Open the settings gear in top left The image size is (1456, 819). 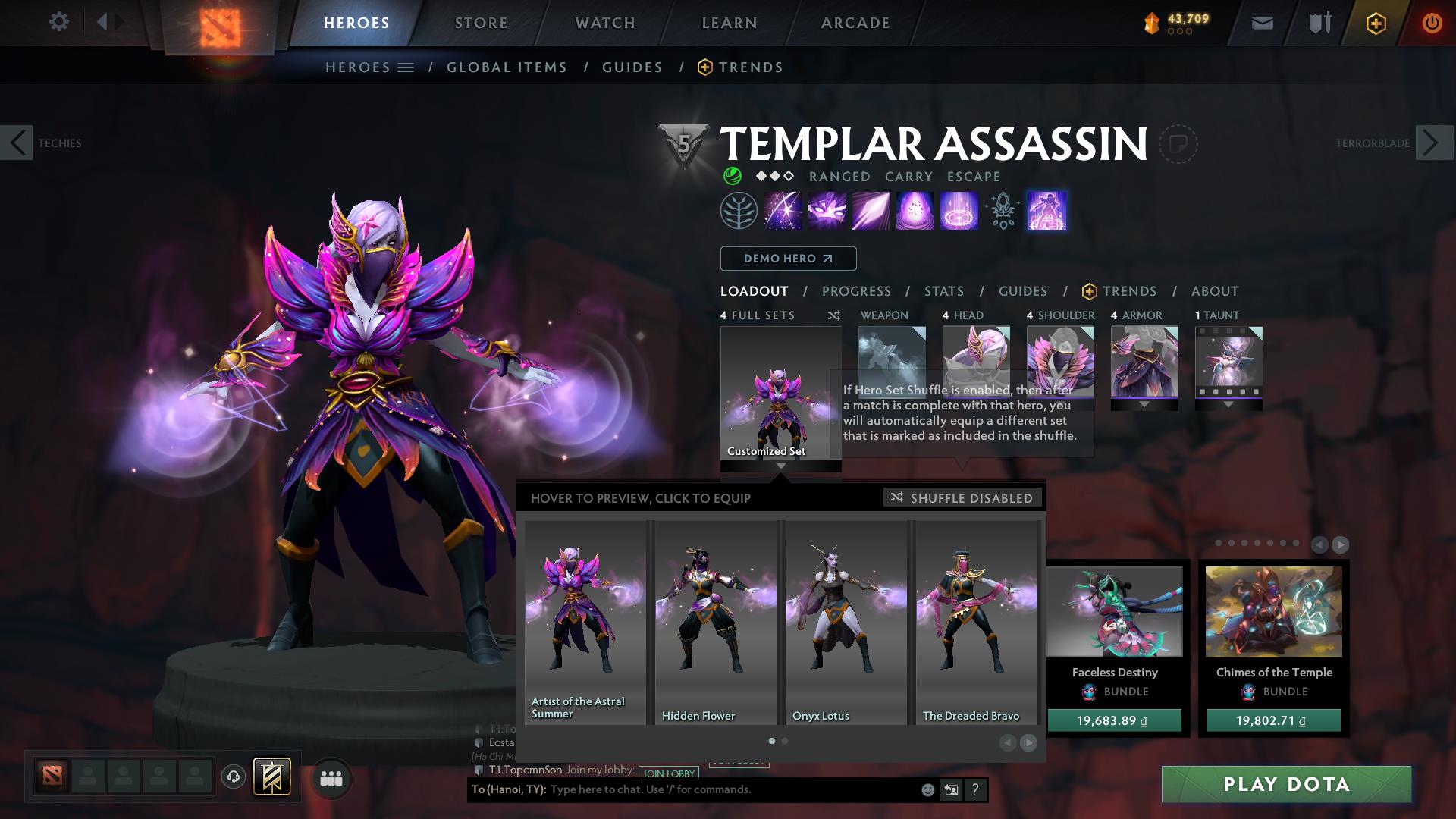(x=59, y=22)
